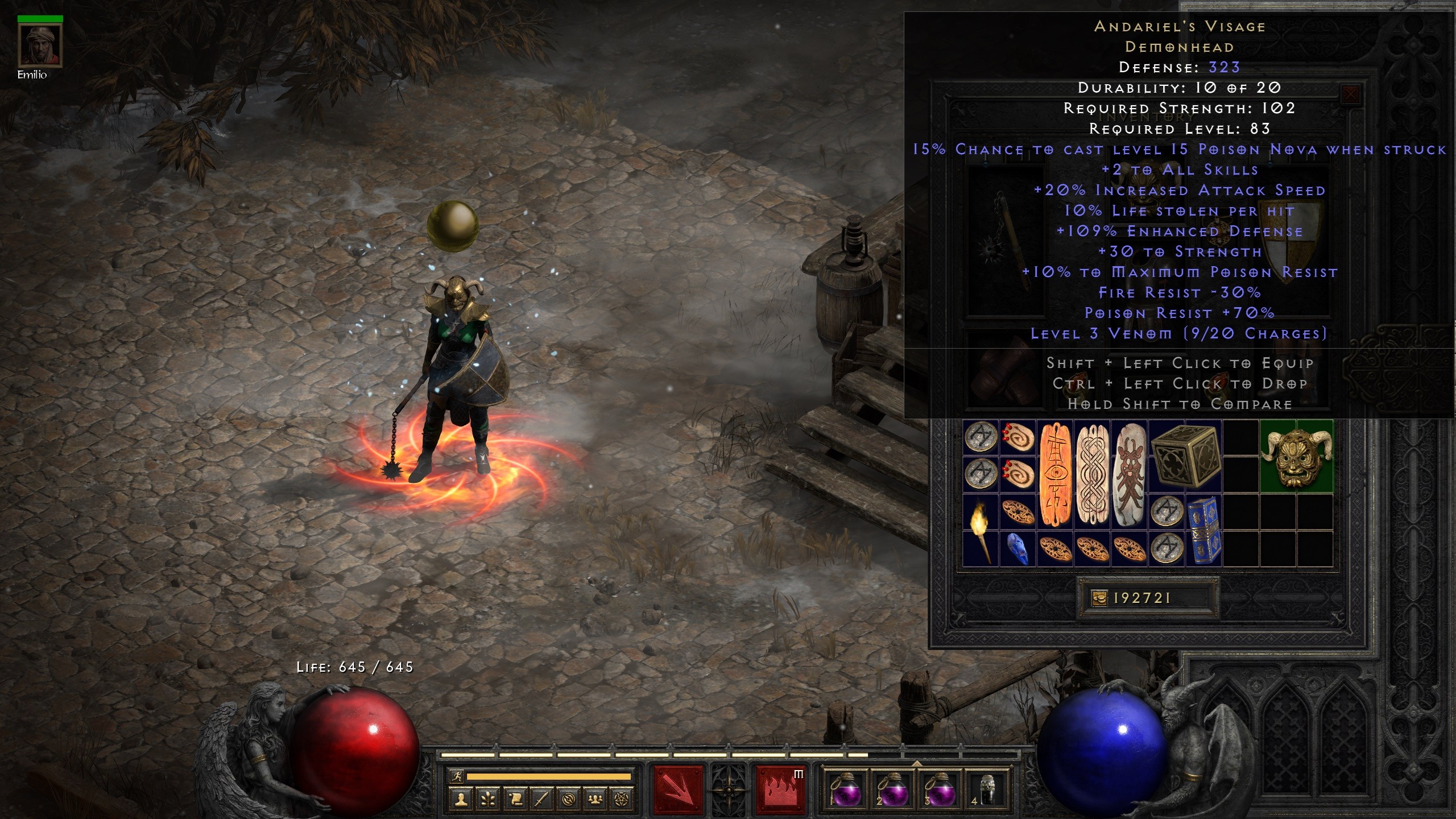Screen dimensions: 1456x819
Task: Open the character screen bust icon
Action: point(461,800)
